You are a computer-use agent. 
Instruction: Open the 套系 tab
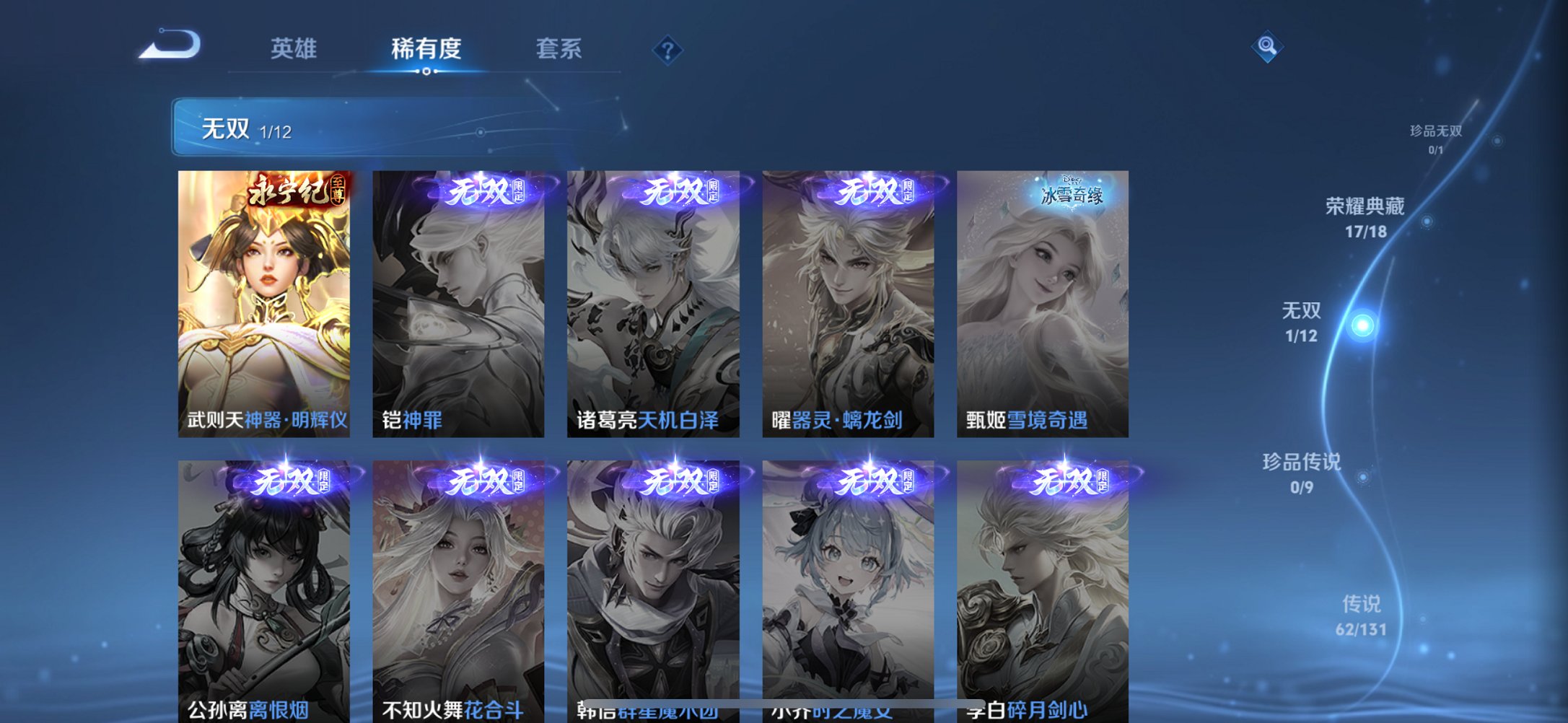tap(559, 48)
